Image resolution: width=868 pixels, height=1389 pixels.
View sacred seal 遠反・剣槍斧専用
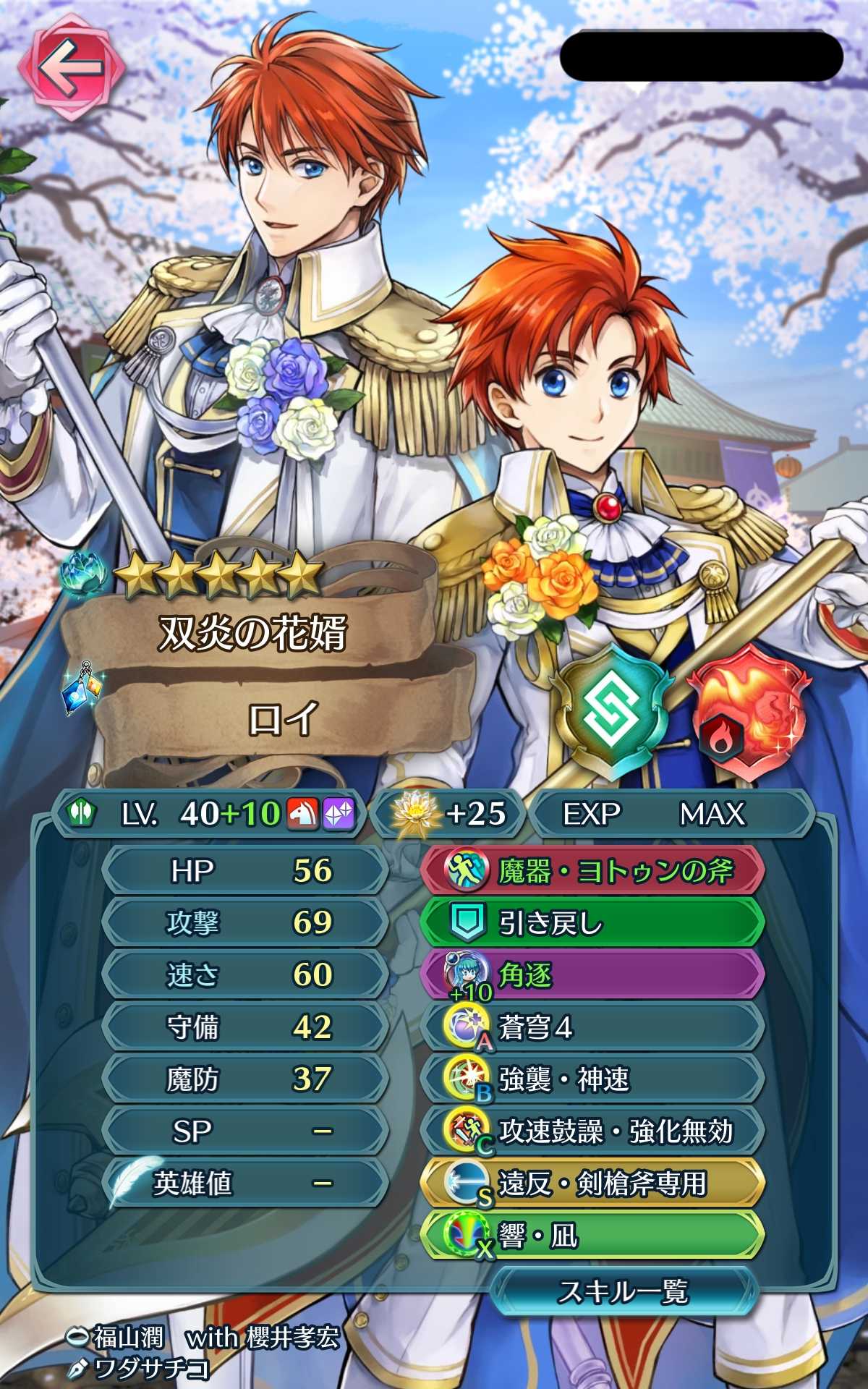click(592, 1184)
